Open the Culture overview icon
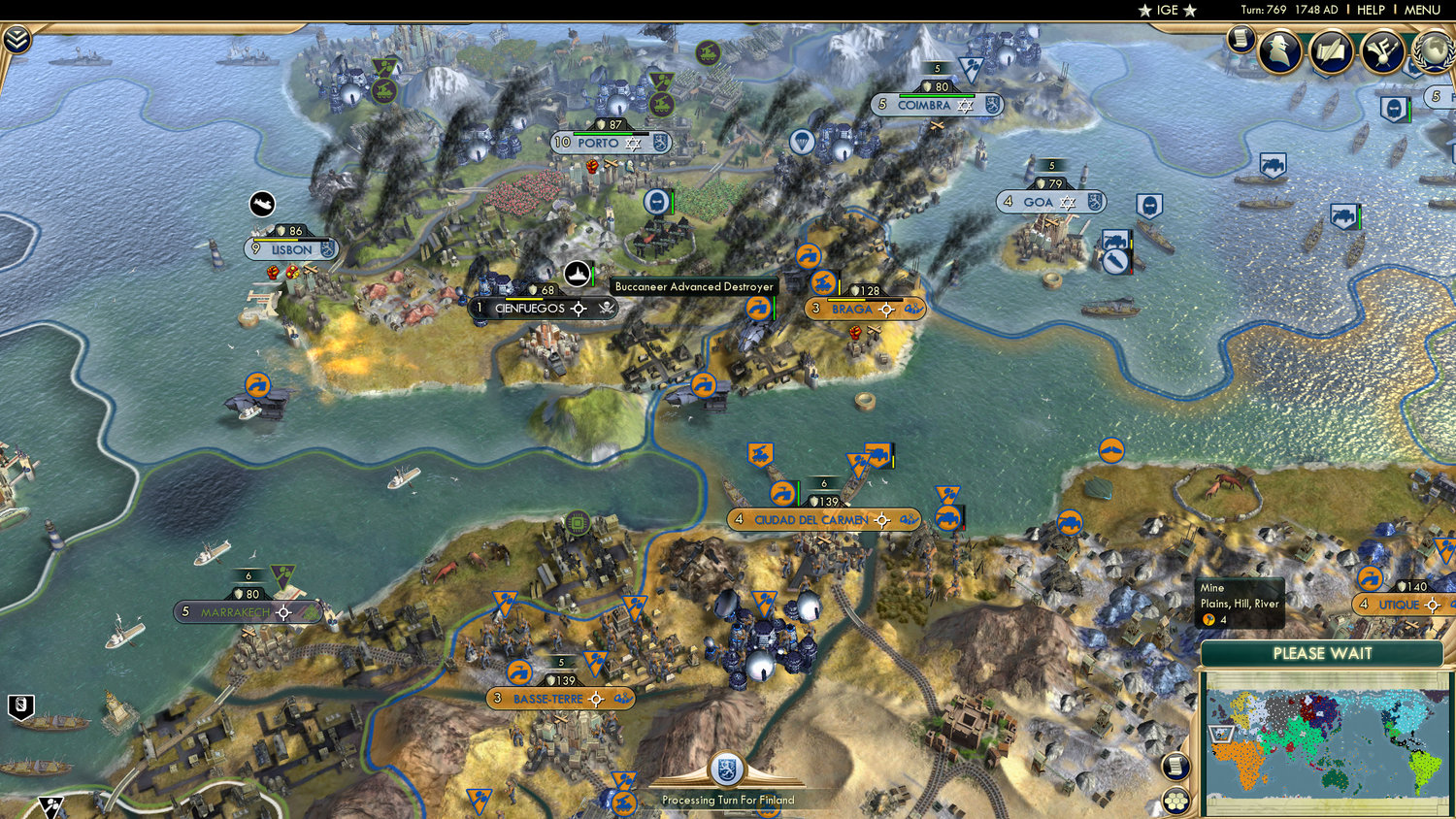 (x=1380, y=53)
